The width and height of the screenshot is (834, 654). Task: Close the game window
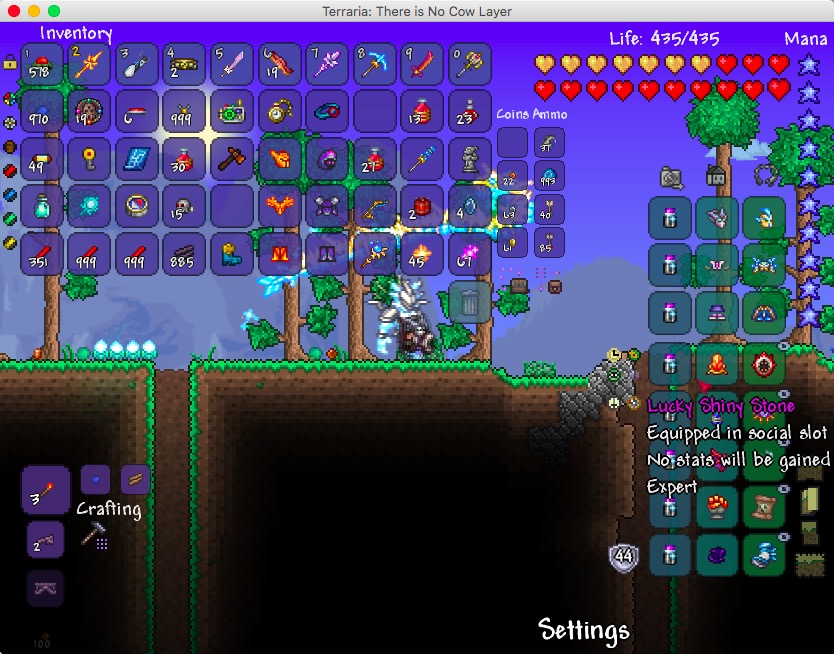point(13,11)
